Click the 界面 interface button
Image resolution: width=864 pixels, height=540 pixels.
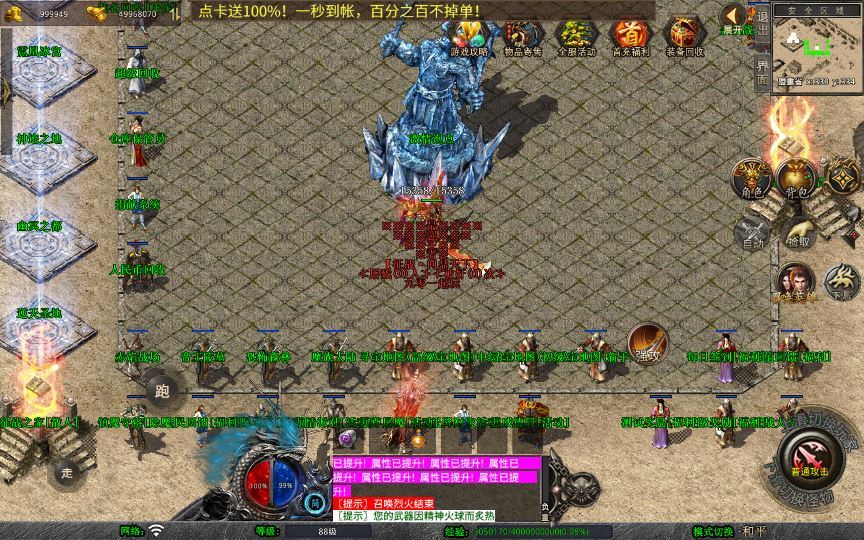(763, 71)
